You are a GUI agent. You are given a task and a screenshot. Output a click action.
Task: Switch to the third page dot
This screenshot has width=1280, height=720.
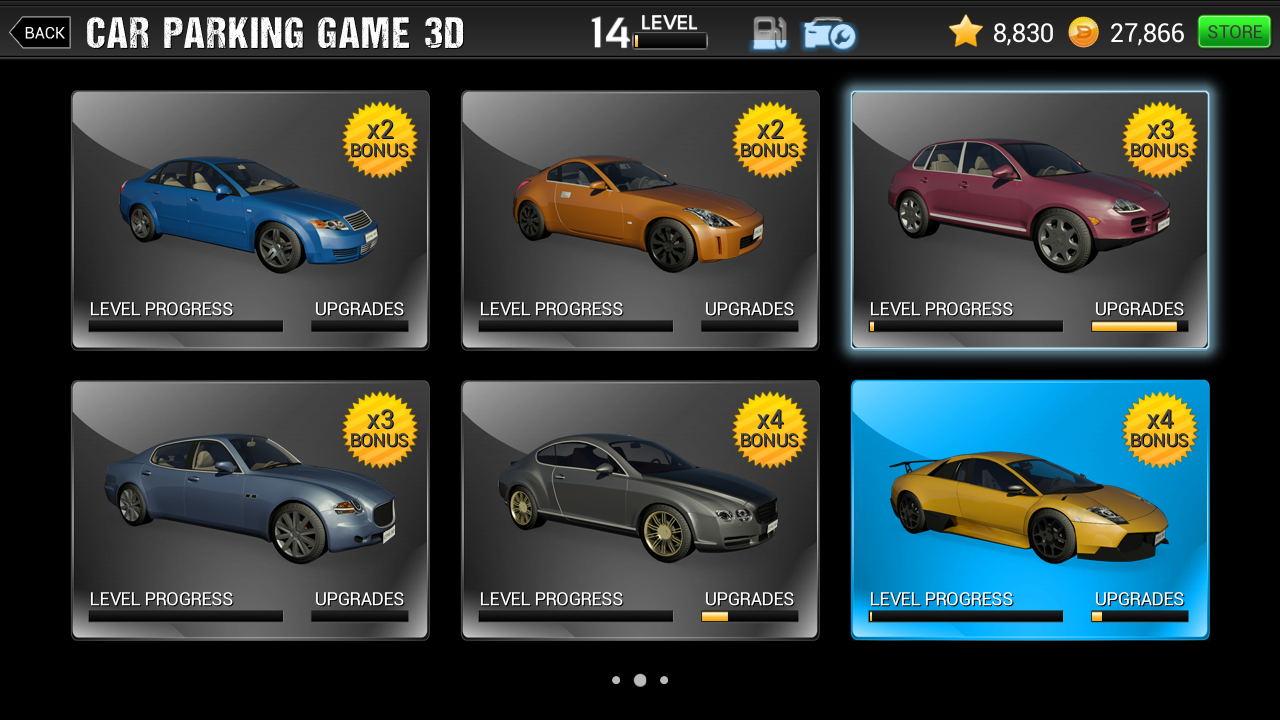[x=664, y=680]
